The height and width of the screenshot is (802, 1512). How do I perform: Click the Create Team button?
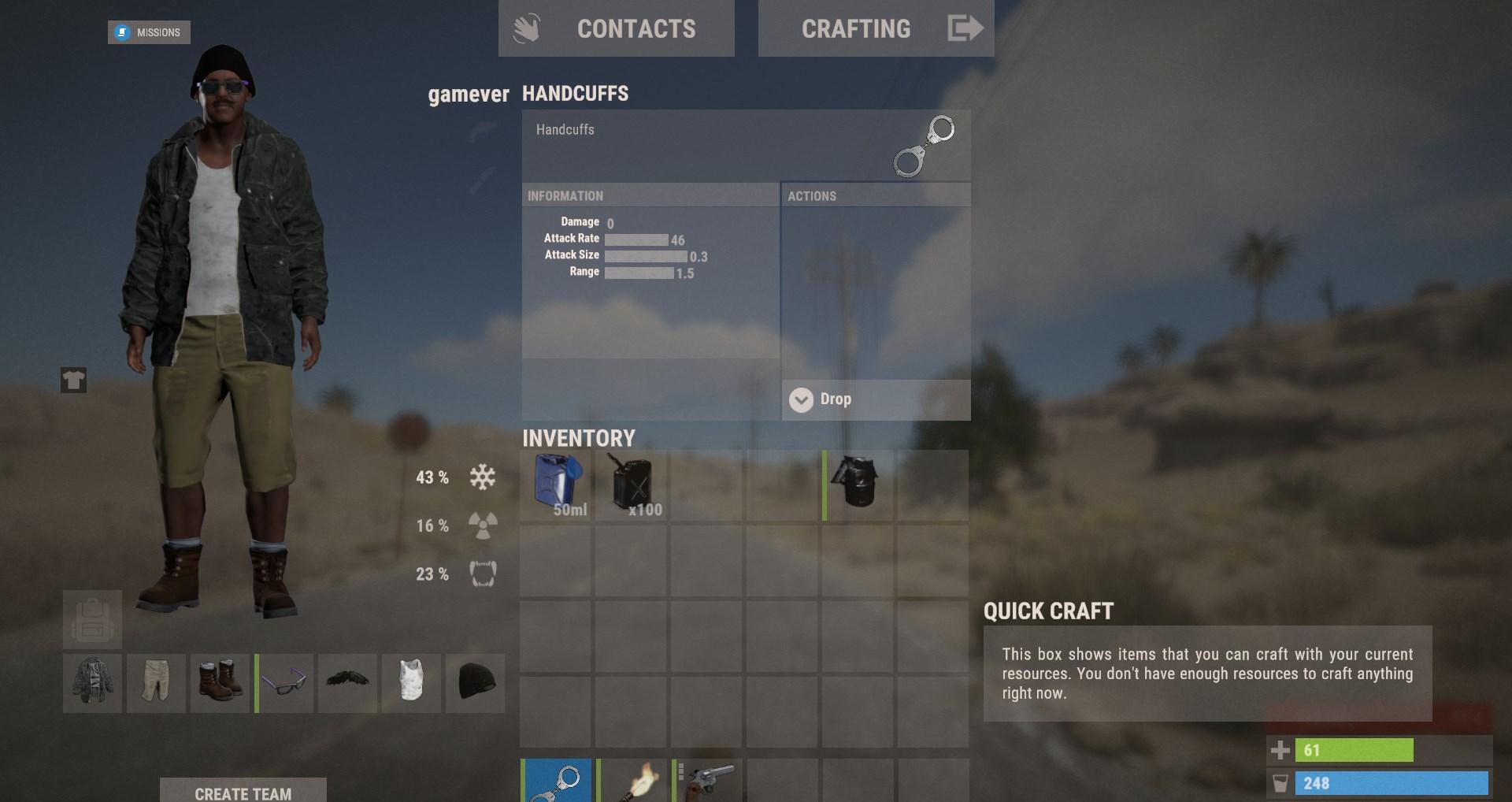243,793
